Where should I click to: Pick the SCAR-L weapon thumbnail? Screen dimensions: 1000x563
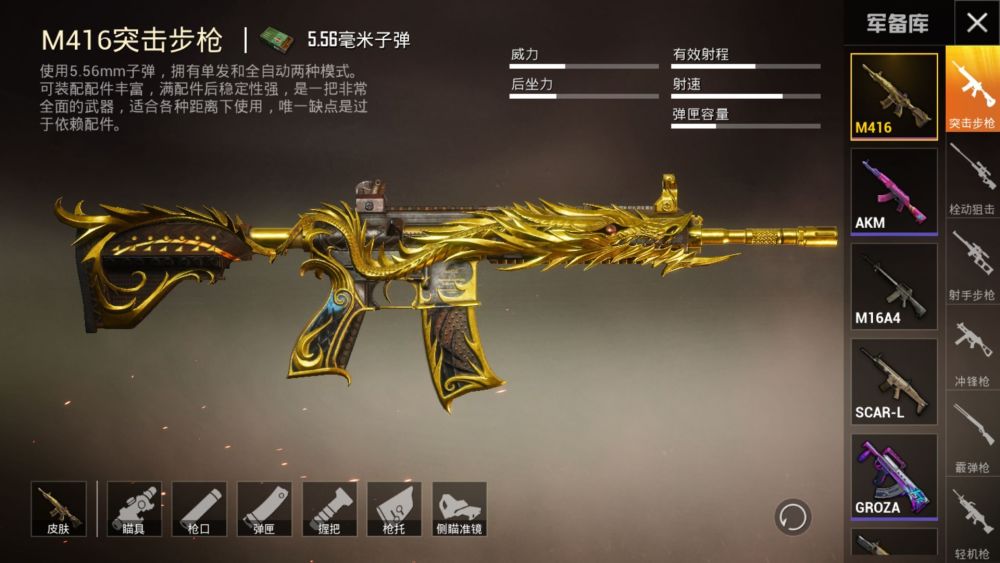point(894,381)
